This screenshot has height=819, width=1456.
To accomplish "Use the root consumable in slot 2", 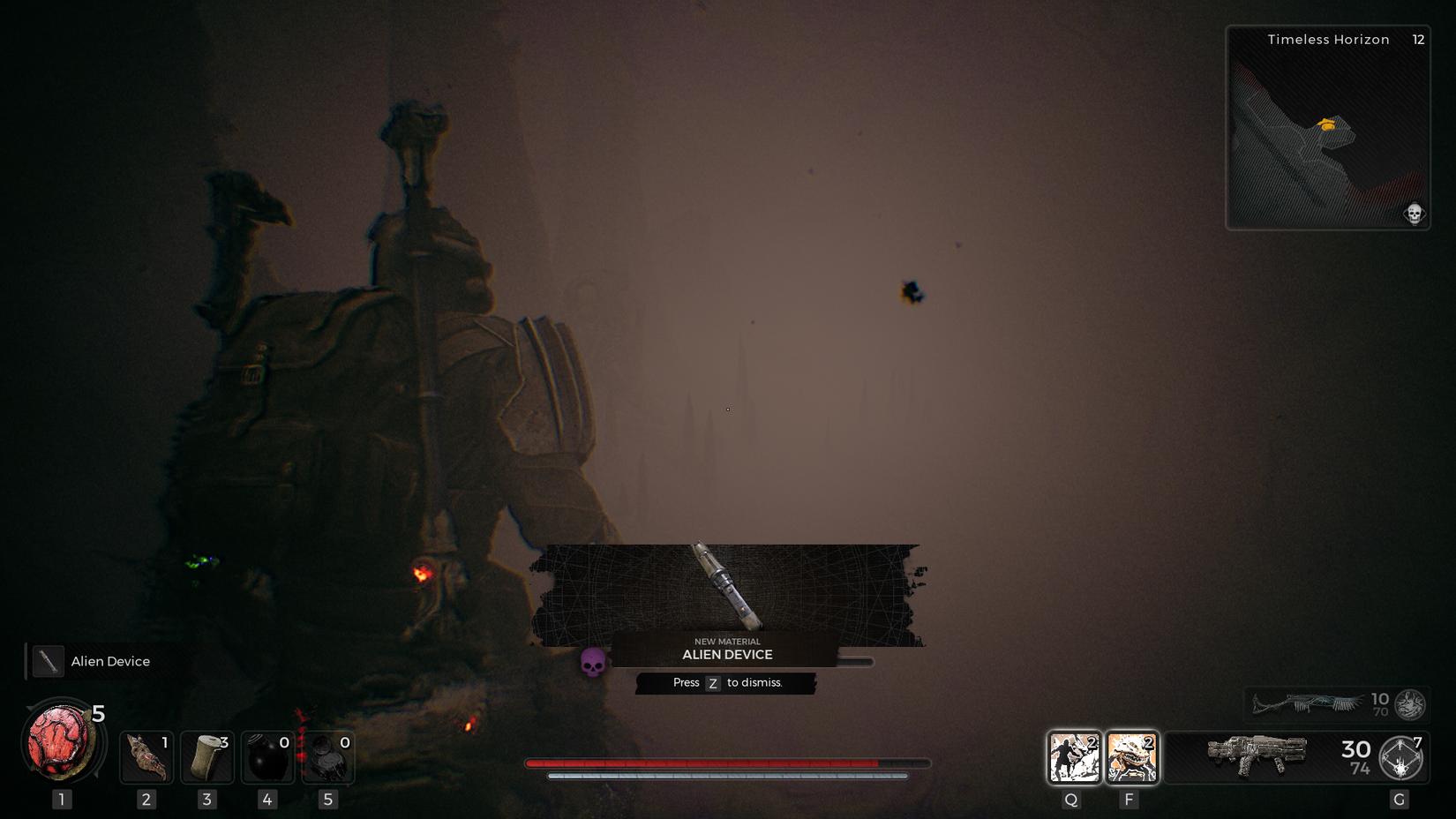I will click(145, 756).
